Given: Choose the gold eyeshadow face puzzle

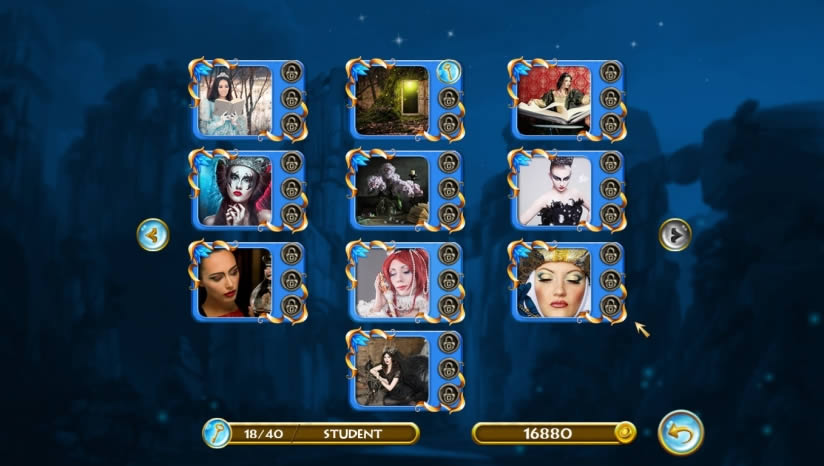Looking at the screenshot, I should [554, 282].
